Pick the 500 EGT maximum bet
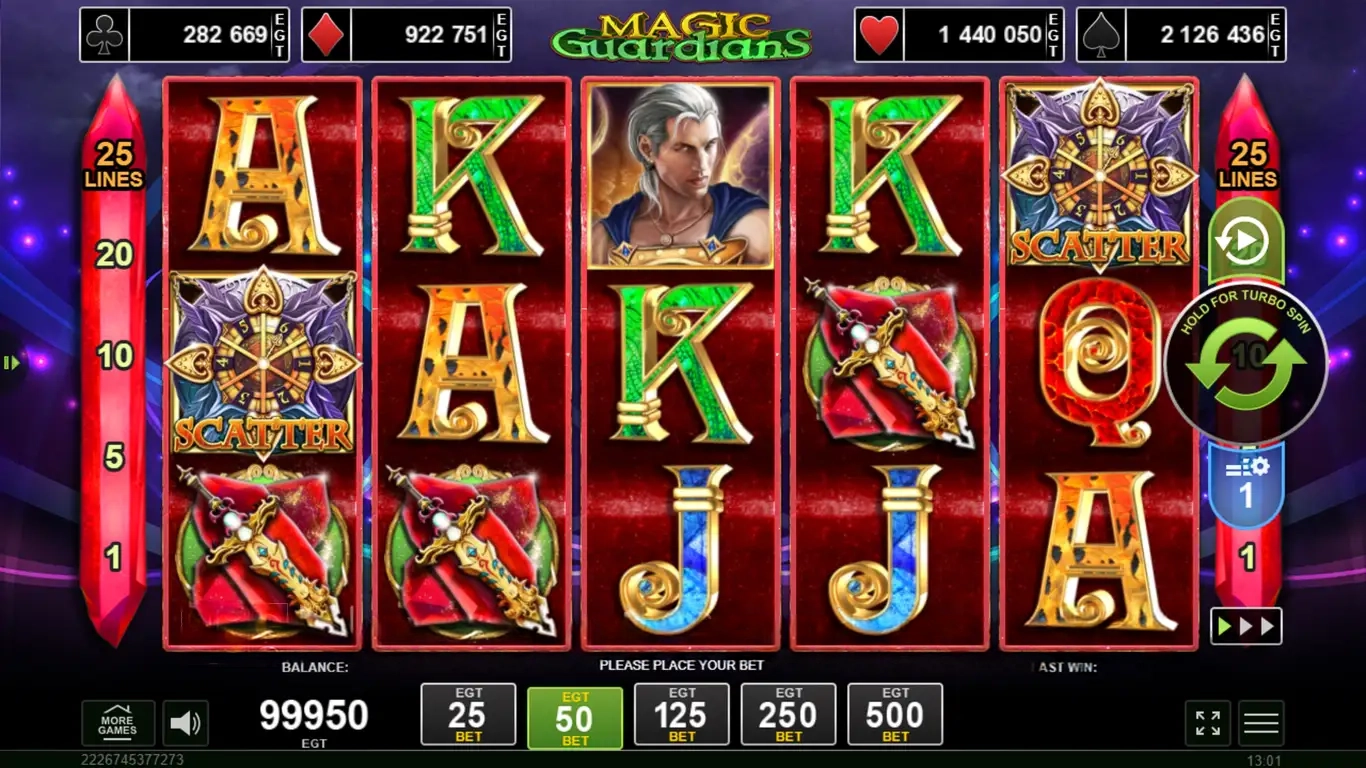 pos(895,714)
